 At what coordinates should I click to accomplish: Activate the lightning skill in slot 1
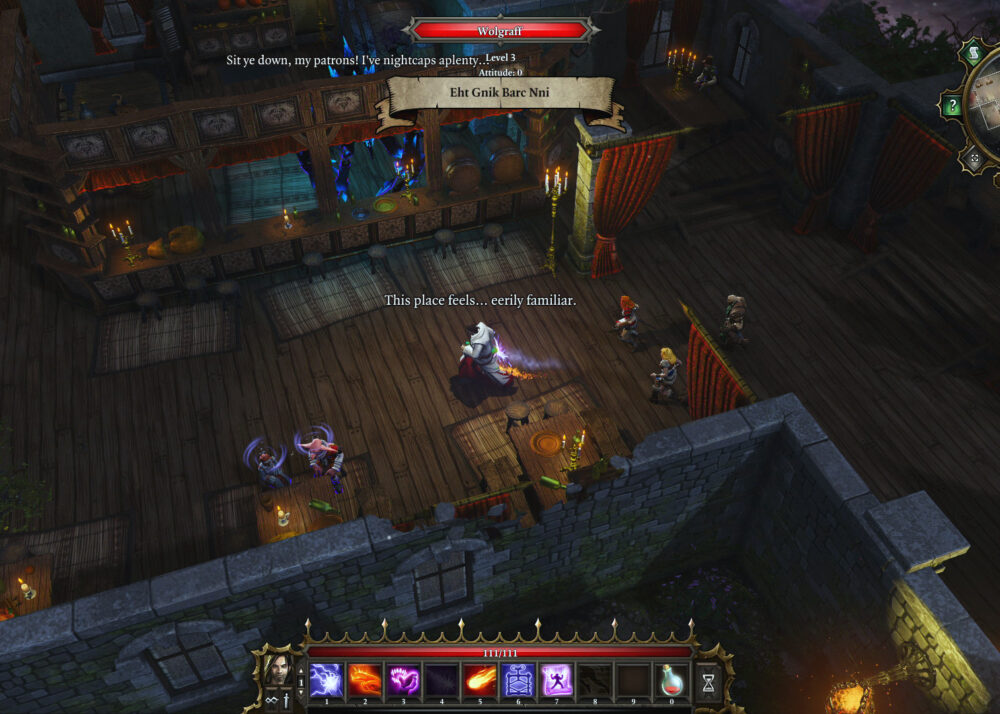tap(326, 681)
